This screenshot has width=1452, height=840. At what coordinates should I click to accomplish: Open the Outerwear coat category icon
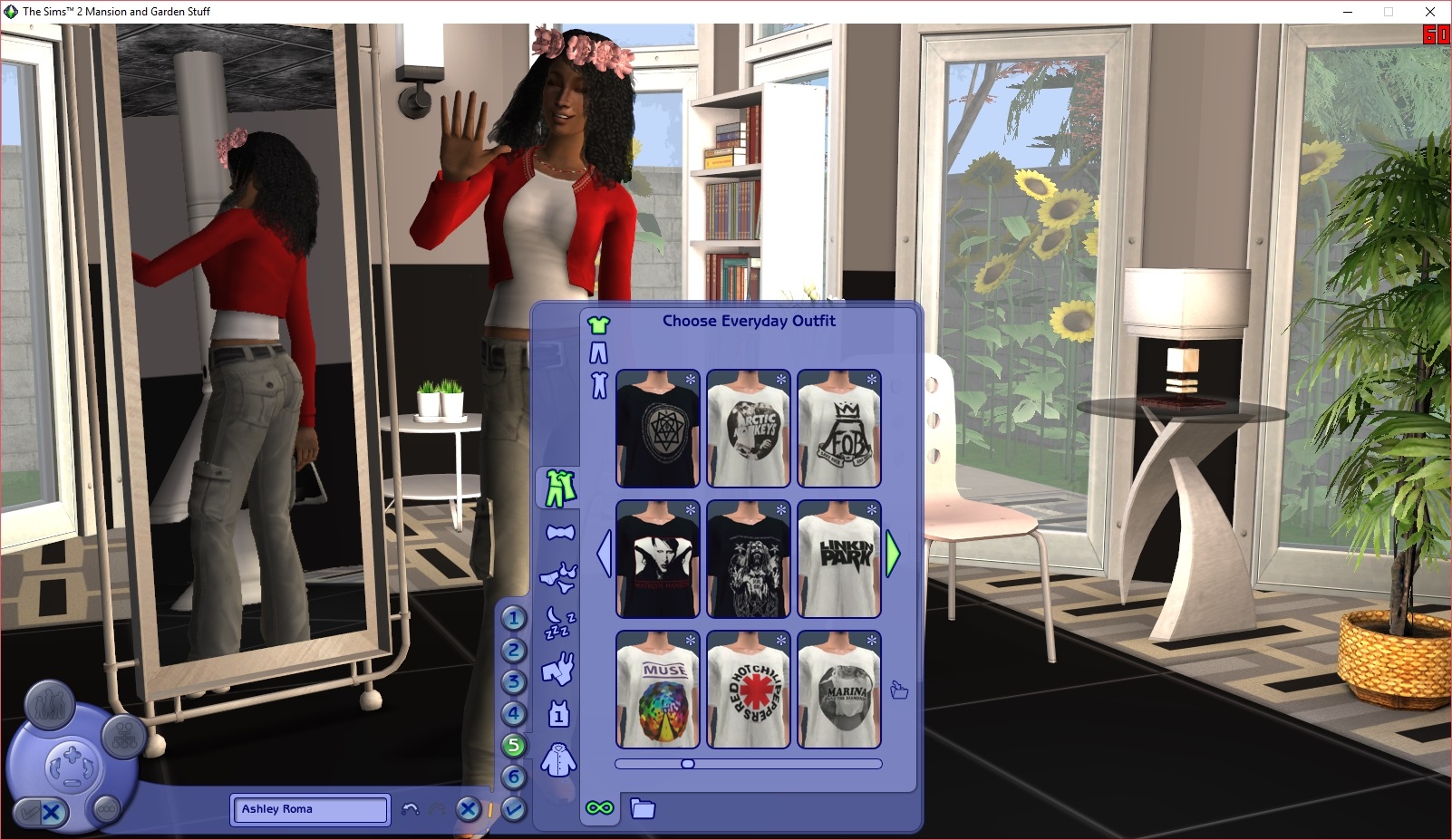pos(559,761)
